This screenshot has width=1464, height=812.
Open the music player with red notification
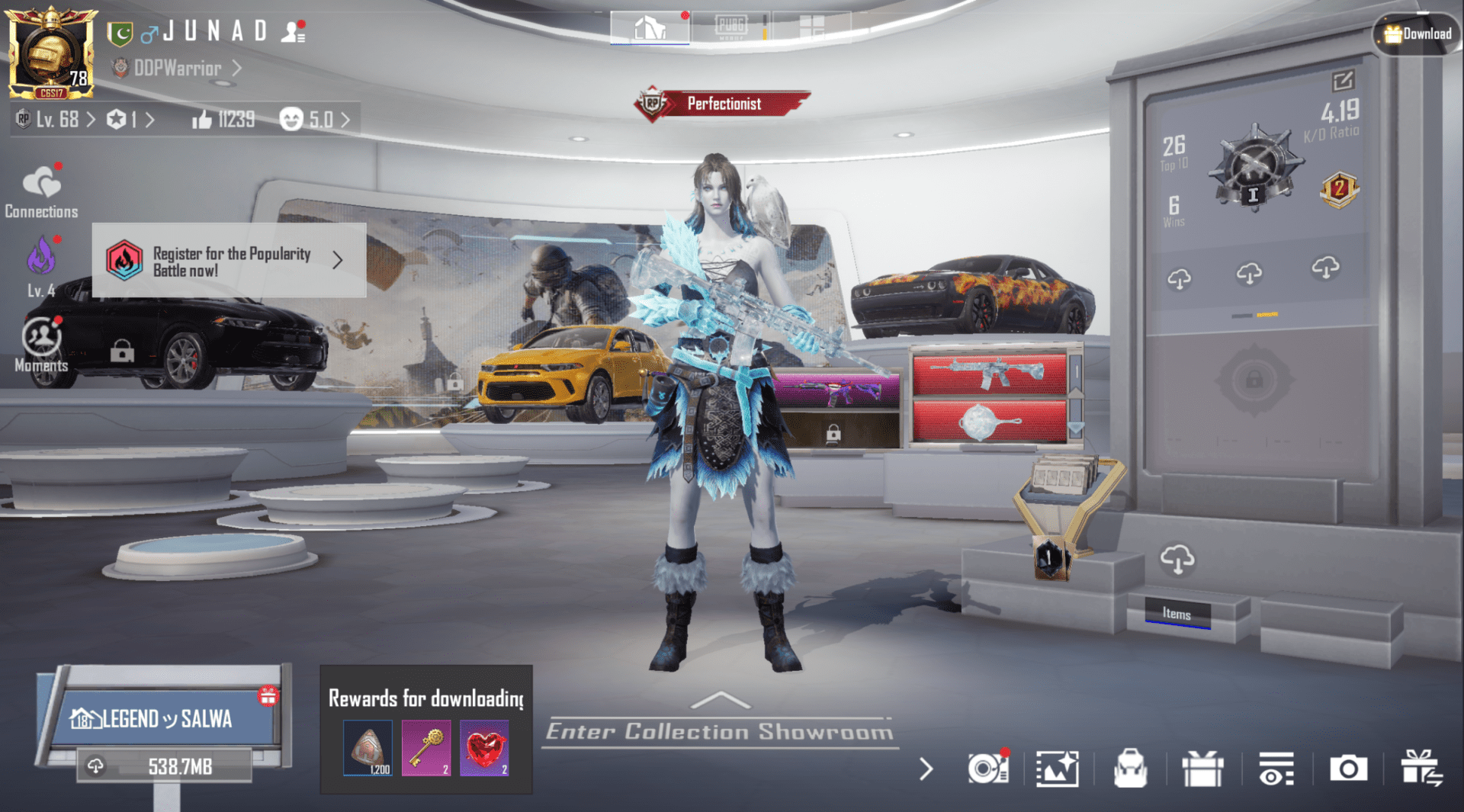pos(987,769)
